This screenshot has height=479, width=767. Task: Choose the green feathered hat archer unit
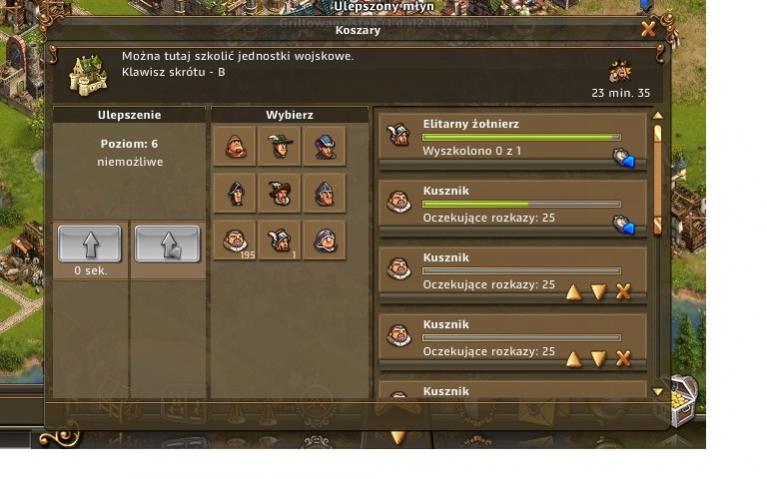(279, 146)
